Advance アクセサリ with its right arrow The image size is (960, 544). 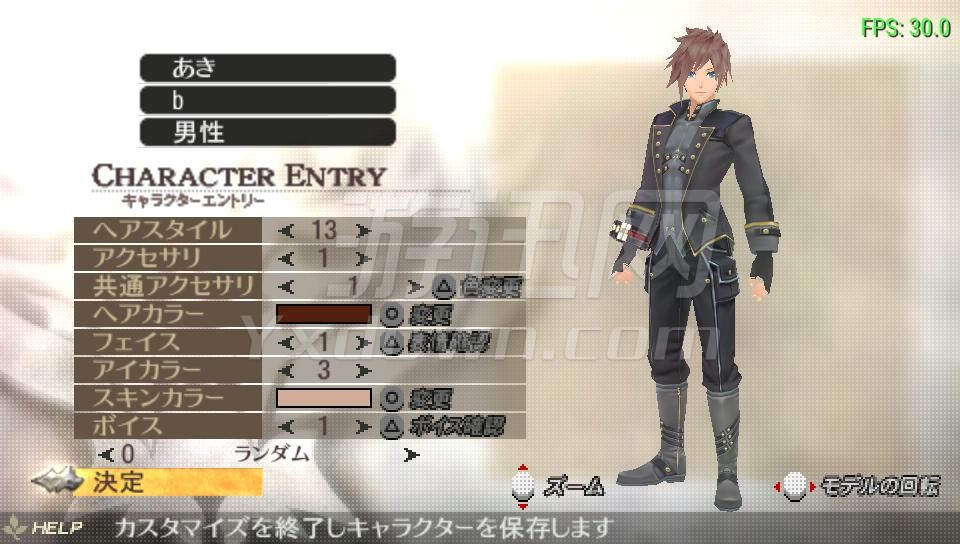pos(361,259)
